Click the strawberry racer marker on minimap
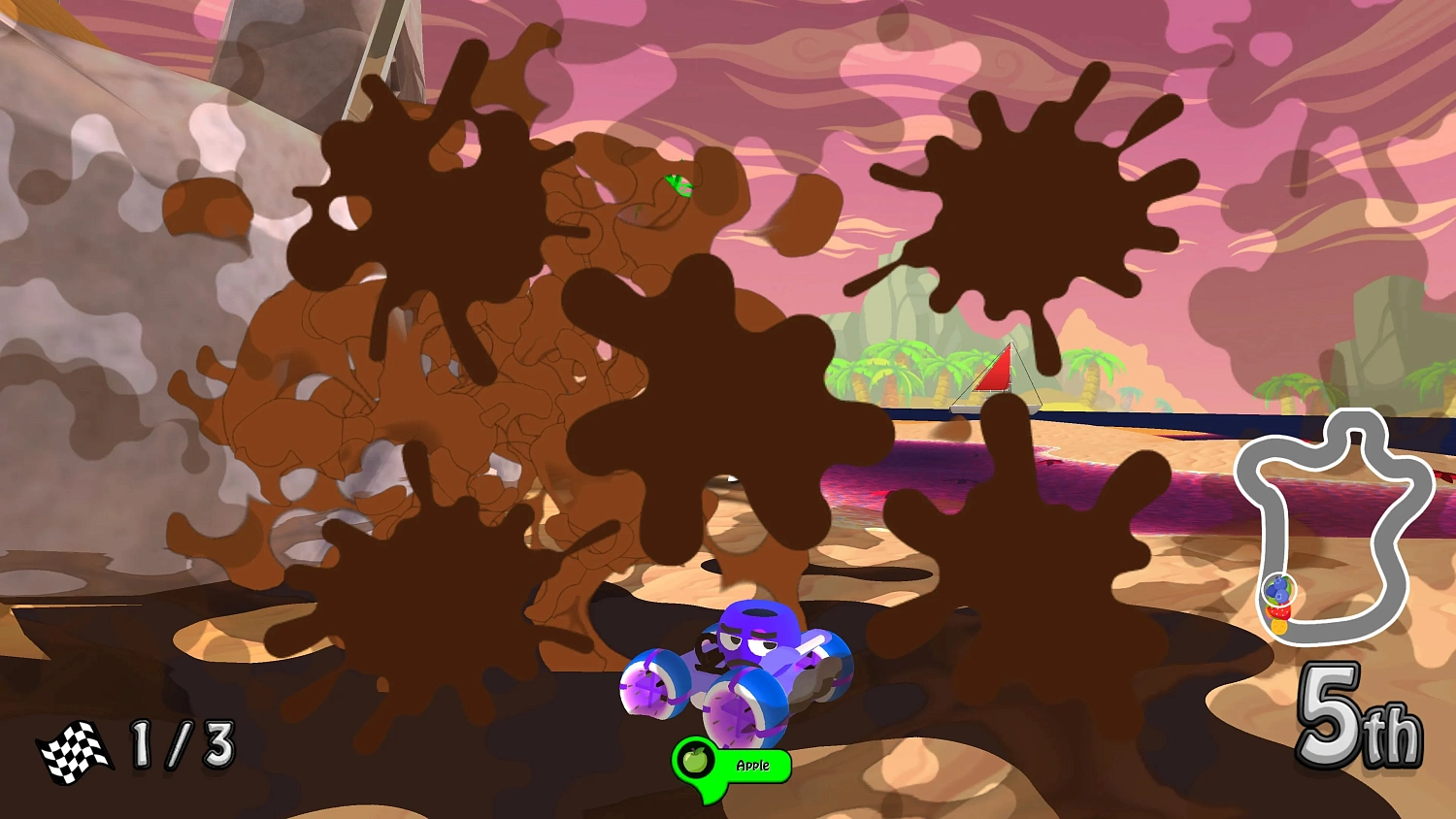This screenshot has width=1456, height=819. 1278,611
